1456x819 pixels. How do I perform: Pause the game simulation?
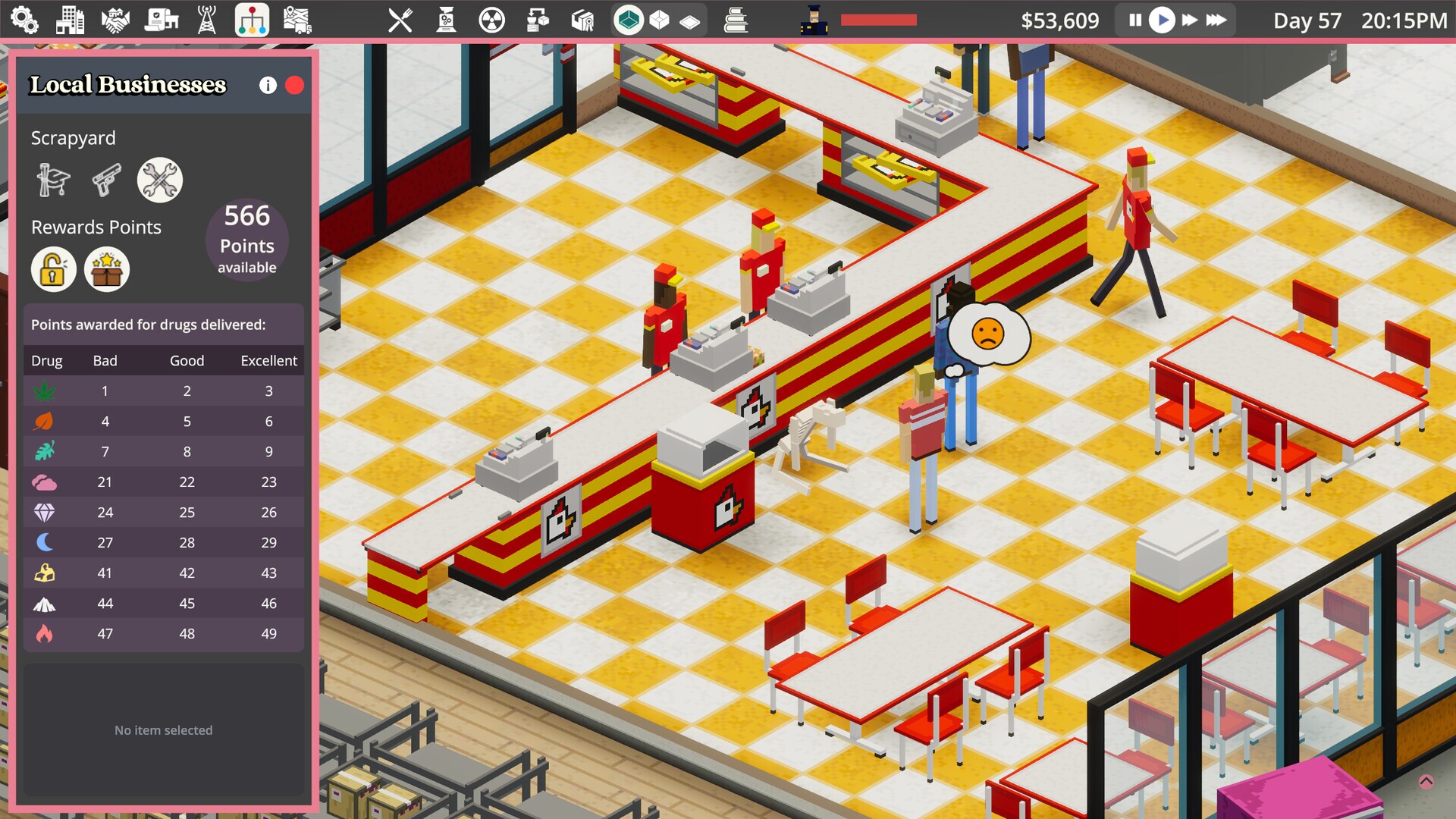pos(1134,20)
